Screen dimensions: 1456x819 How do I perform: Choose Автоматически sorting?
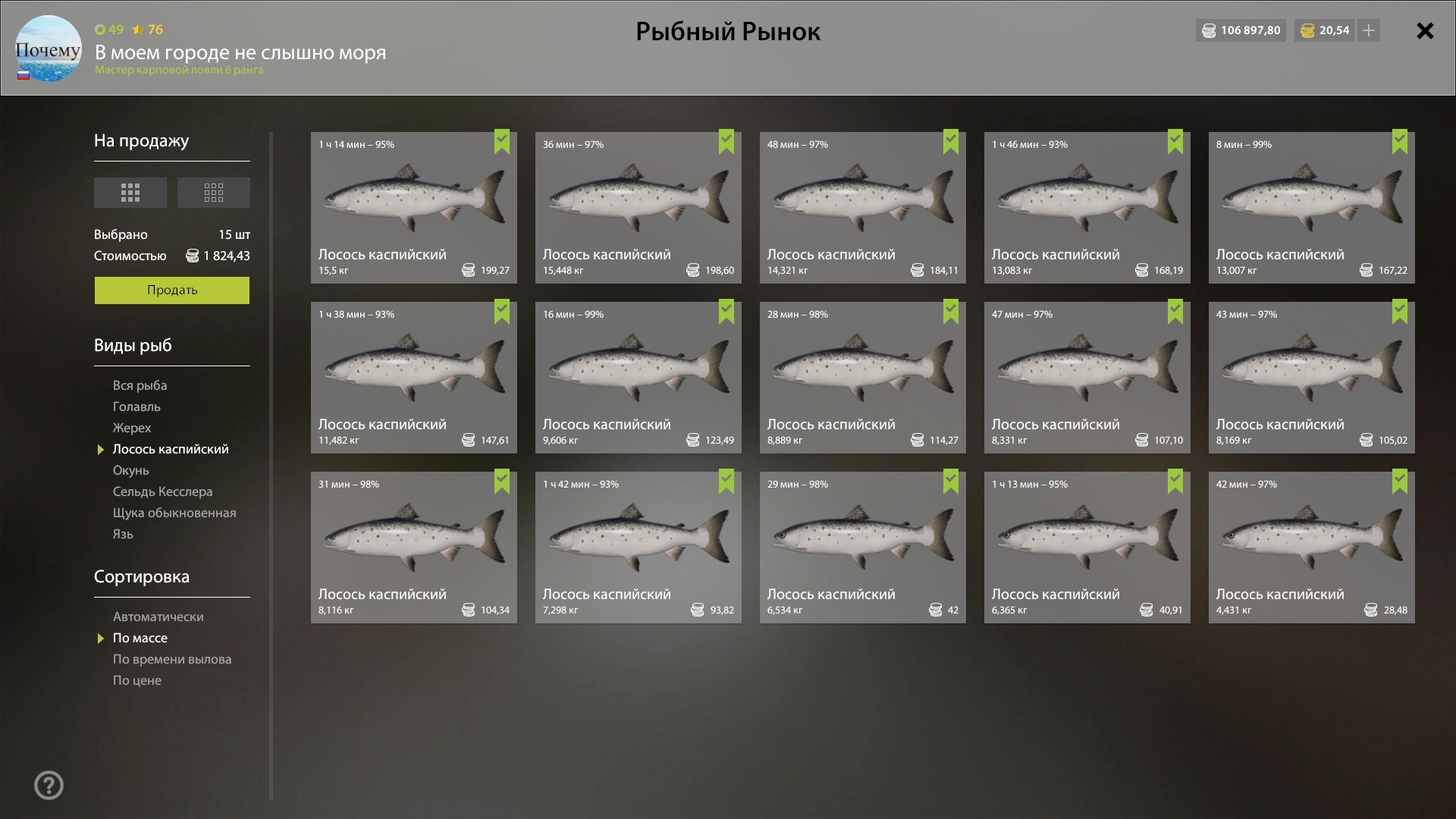(x=158, y=617)
